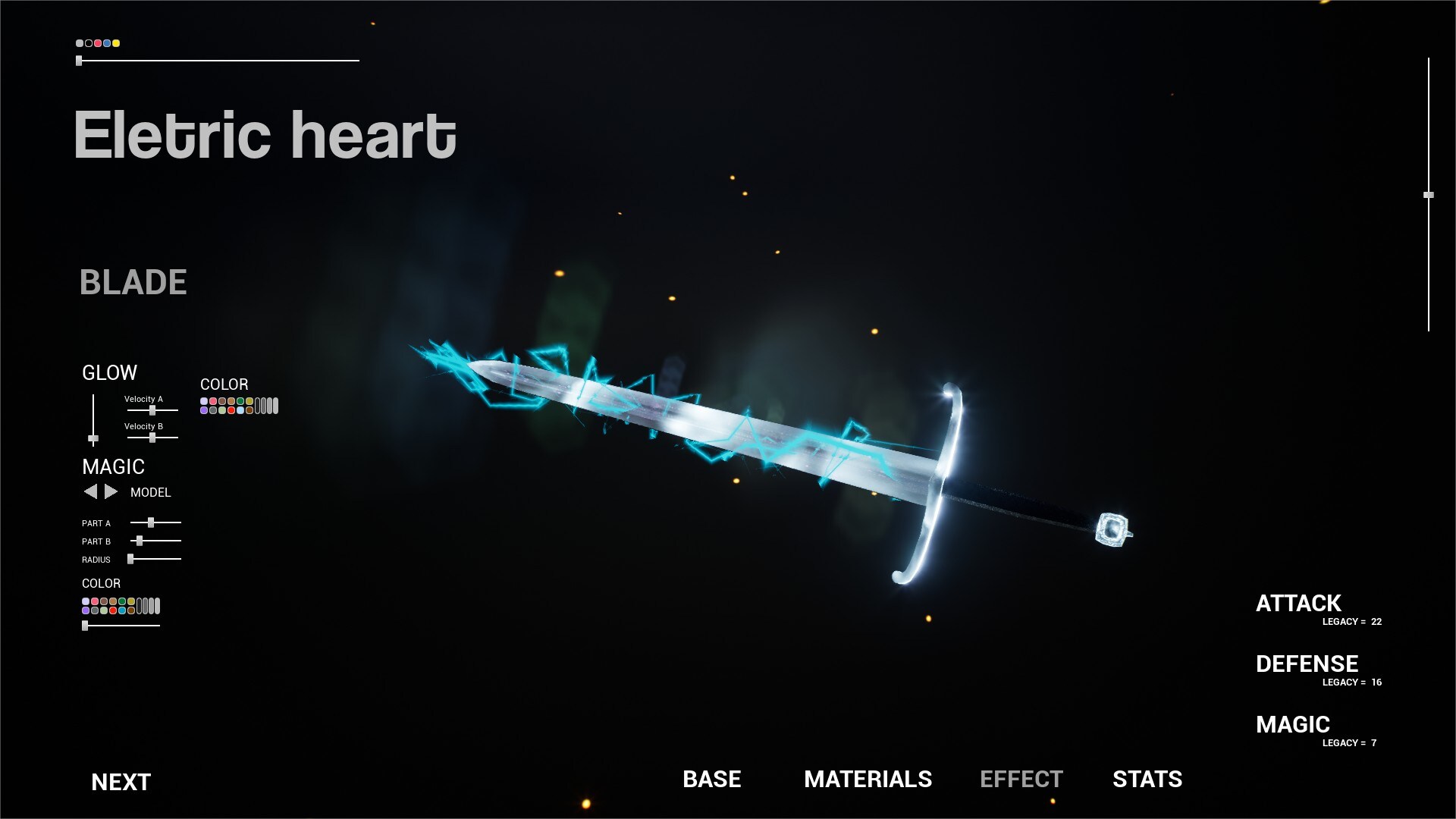Click the NEXT button
Viewport: 1456px width, 819px height.
click(120, 781)
